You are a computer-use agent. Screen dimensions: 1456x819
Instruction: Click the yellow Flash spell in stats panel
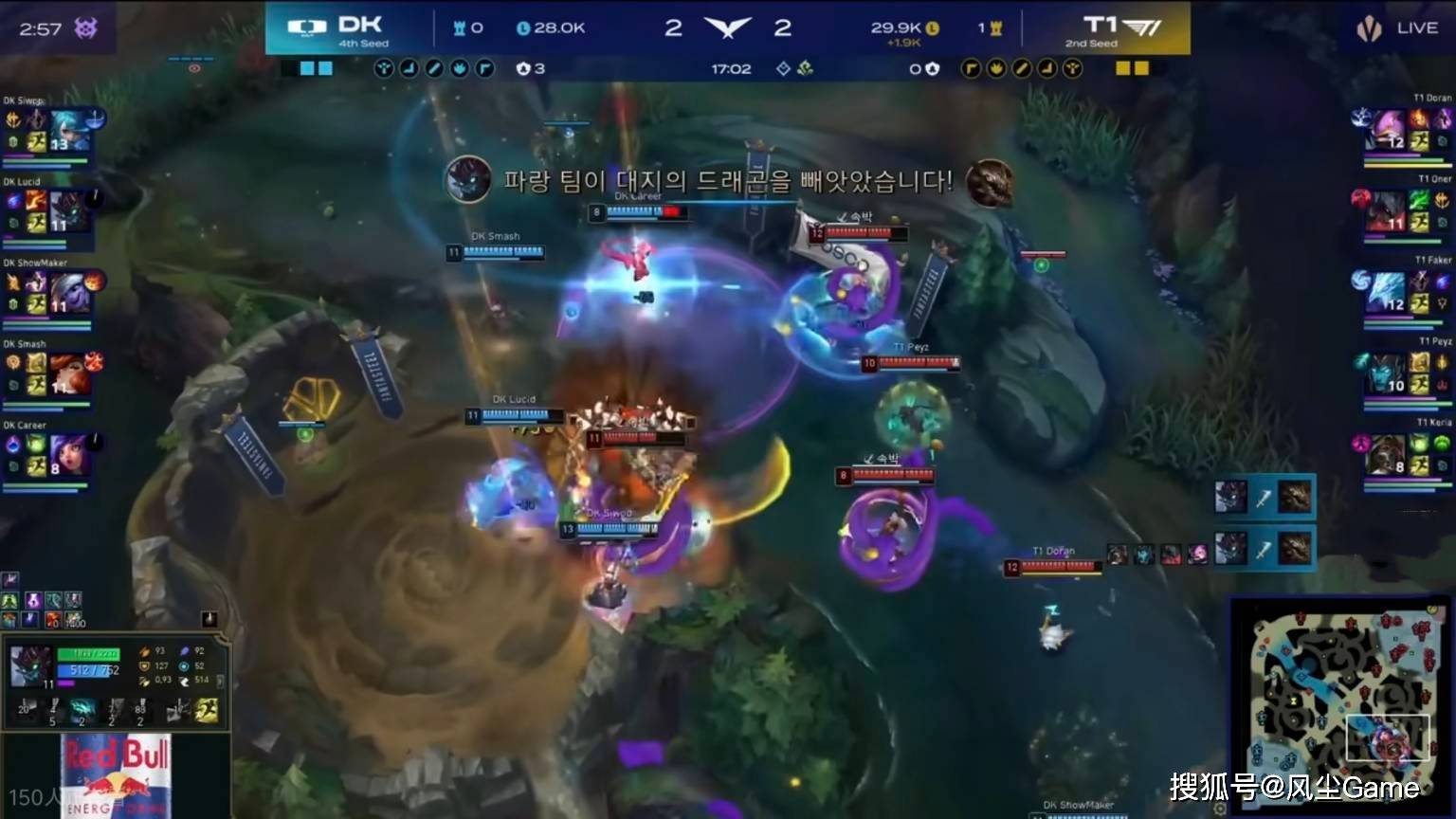(208, 710)
